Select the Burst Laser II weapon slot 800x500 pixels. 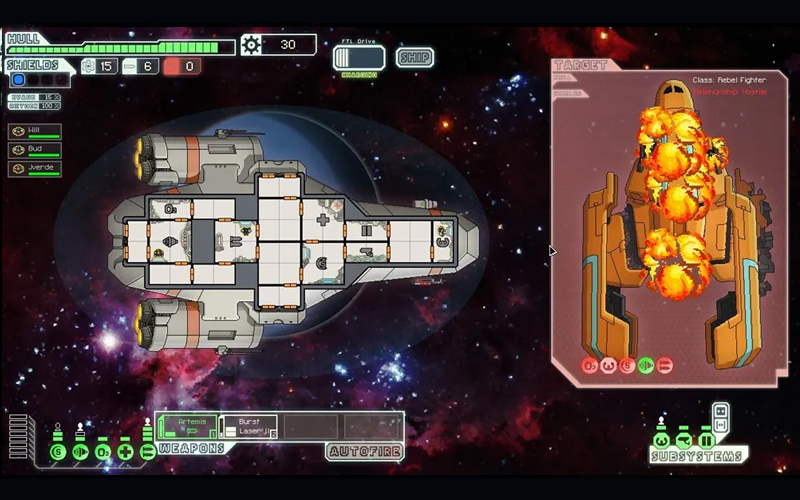247,427
